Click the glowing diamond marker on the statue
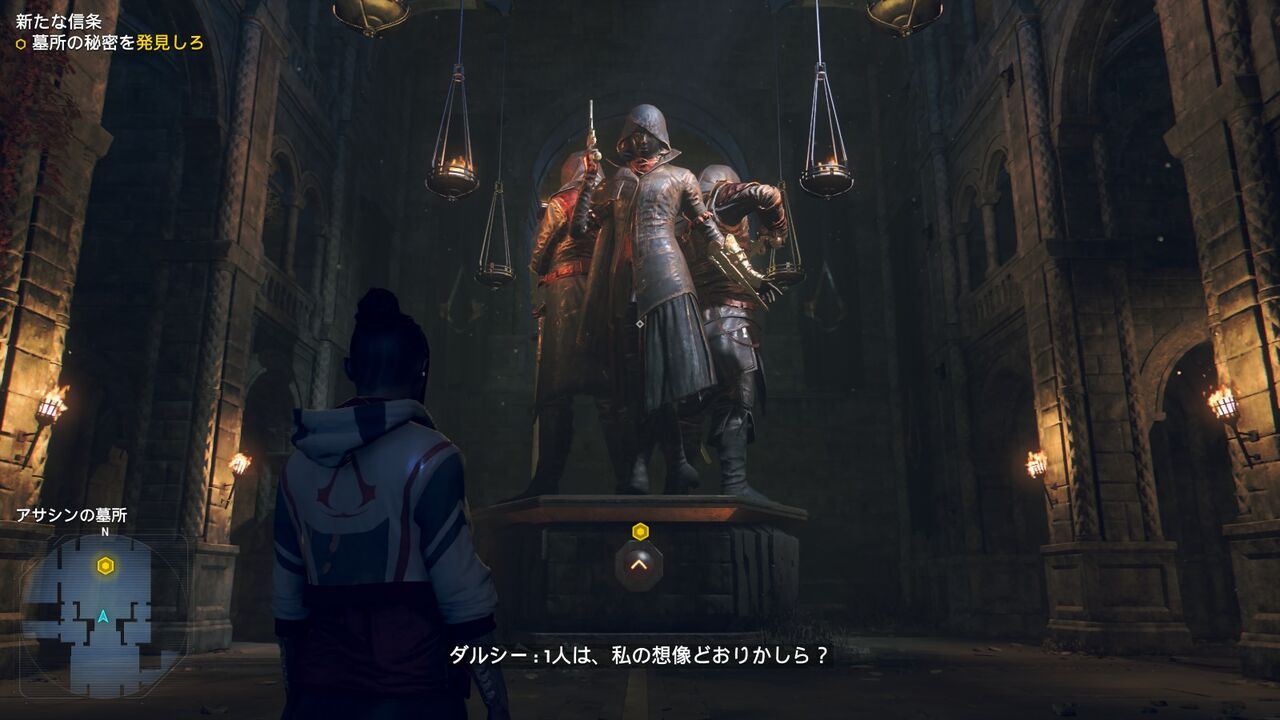The image size is (1280, 720). tap(638, 322)
